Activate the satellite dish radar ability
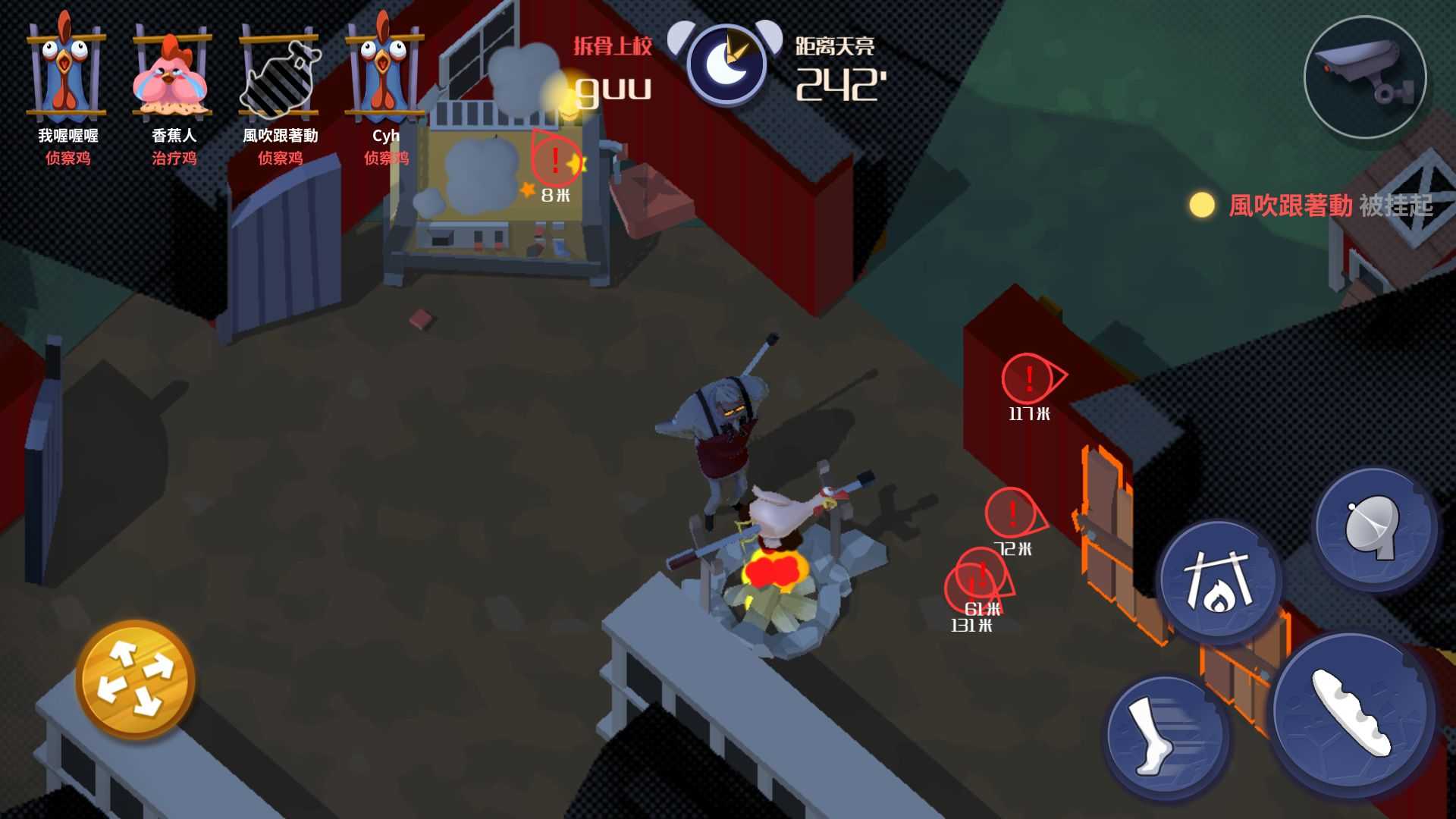1456x819 pixels. [x=1374, y=529]
